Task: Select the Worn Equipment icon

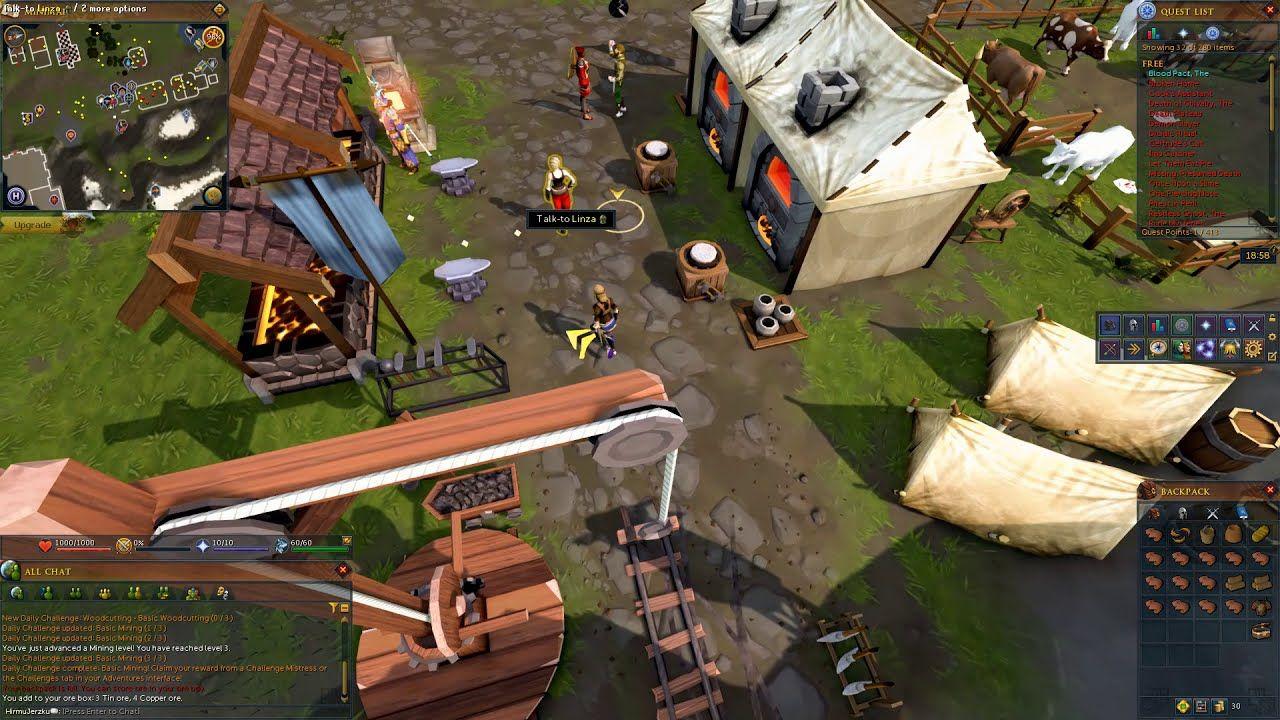Action: click(1133, 325)
